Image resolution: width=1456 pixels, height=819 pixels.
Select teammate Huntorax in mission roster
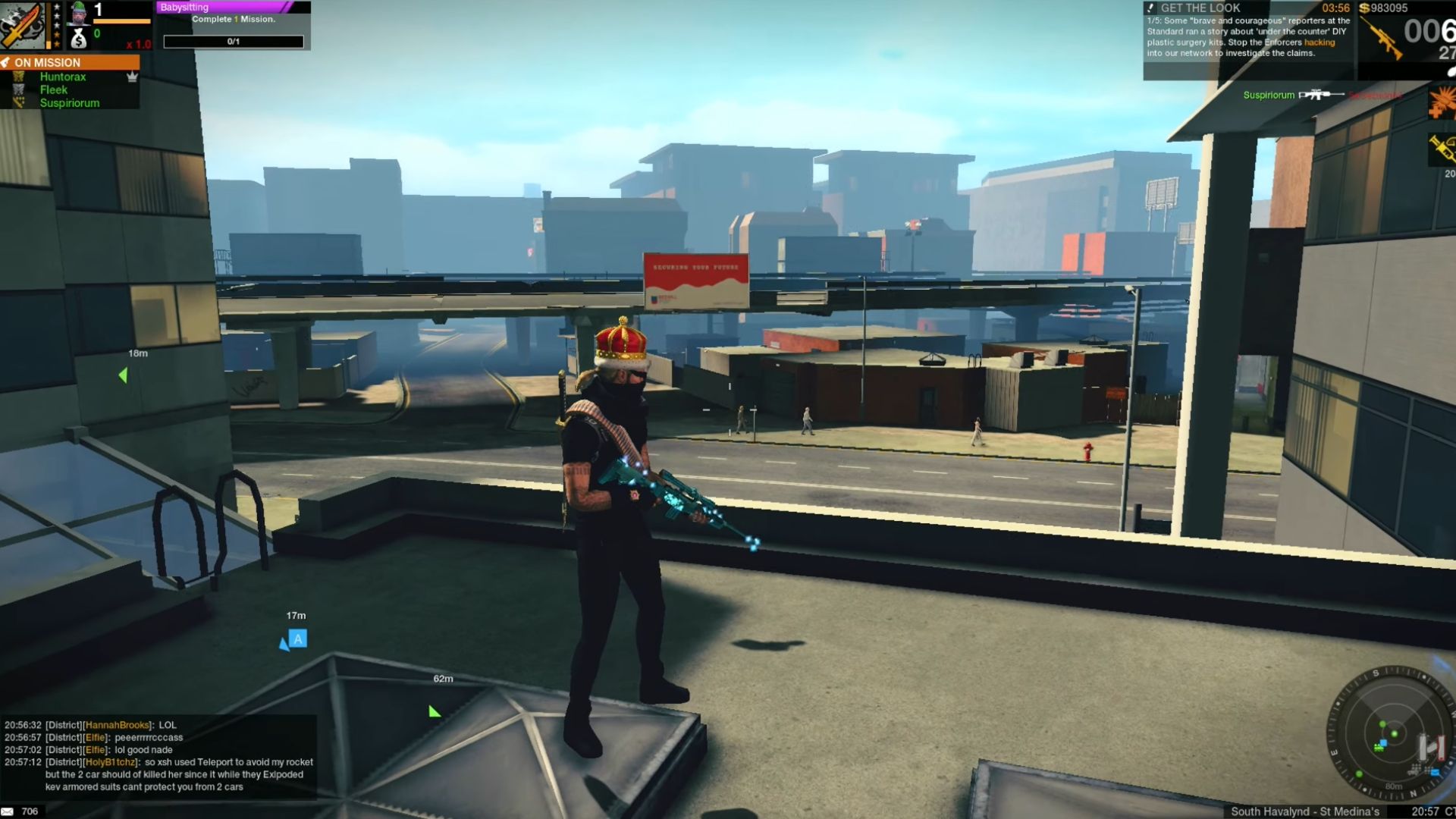tap(64, 77)
